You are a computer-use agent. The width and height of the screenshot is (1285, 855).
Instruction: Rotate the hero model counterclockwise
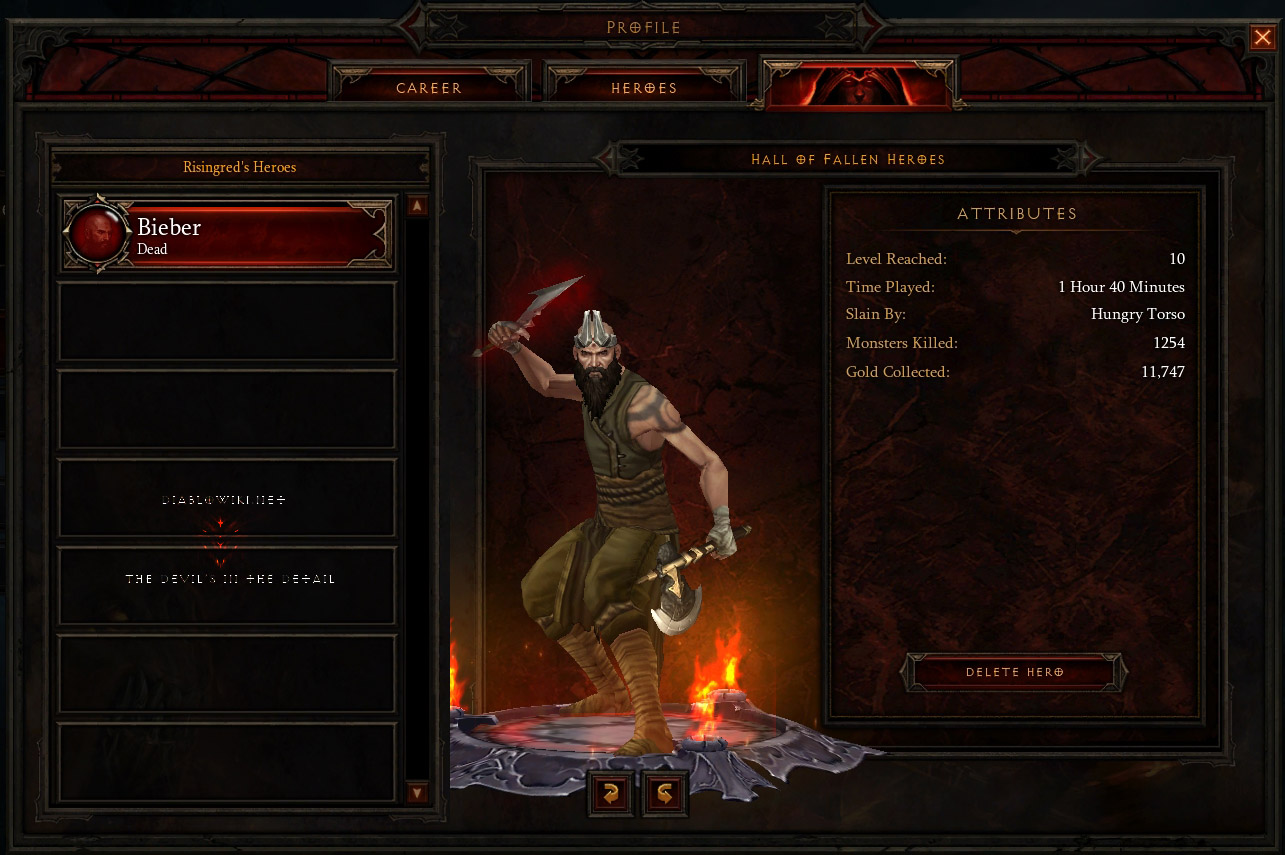click(x=663, y=793)
